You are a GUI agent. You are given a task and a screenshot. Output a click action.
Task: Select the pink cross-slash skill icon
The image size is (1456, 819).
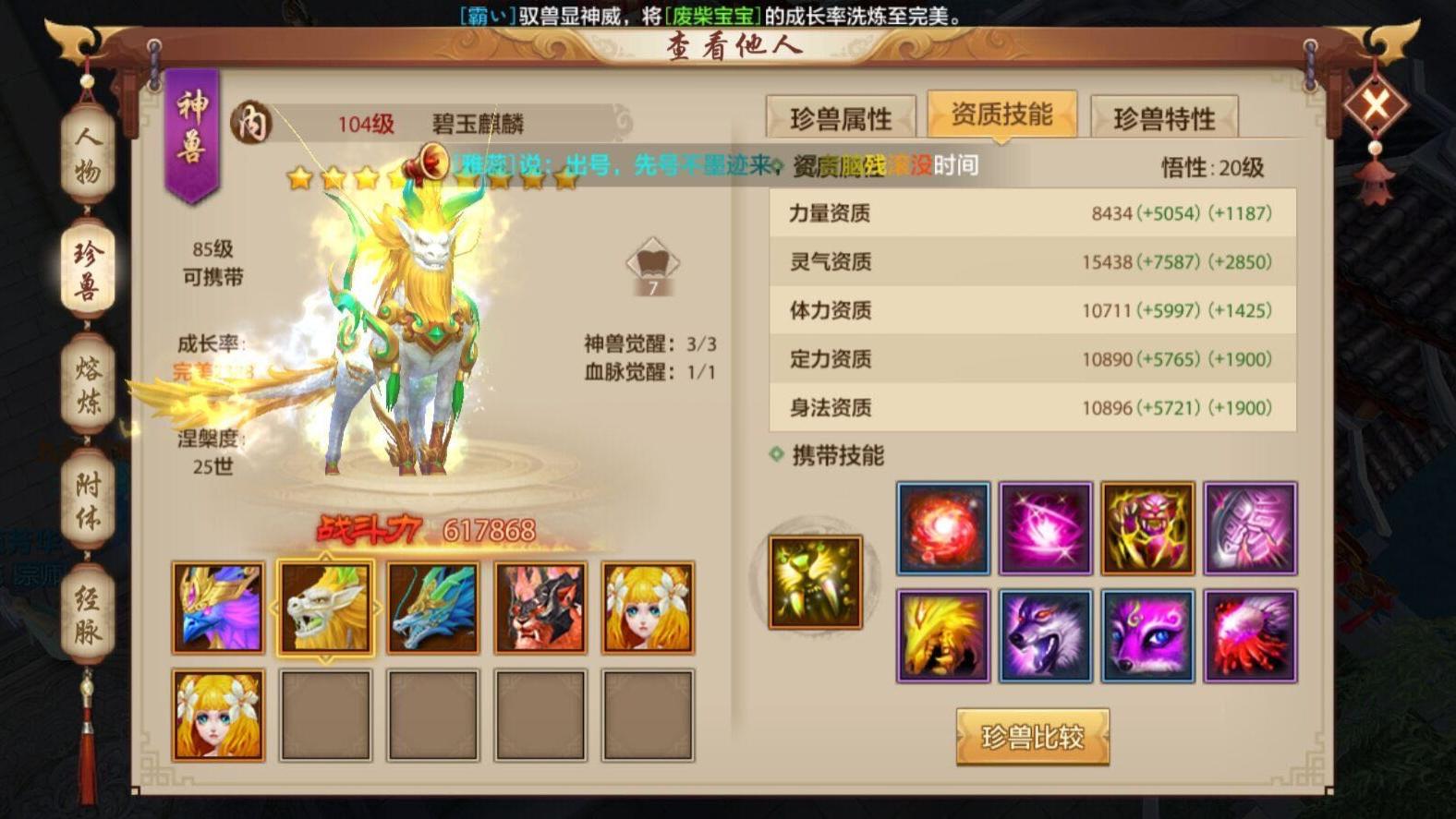click(x=1046, y=528)
